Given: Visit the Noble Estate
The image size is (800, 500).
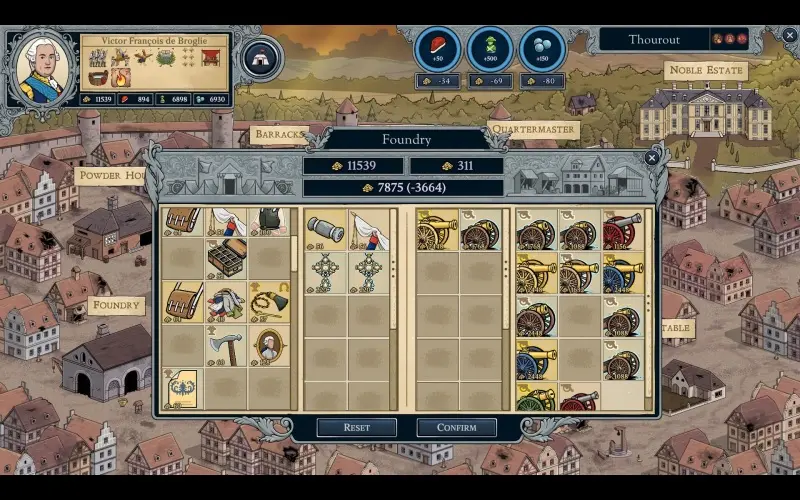Looking at the screenshot, I should [x=705, y=70].
